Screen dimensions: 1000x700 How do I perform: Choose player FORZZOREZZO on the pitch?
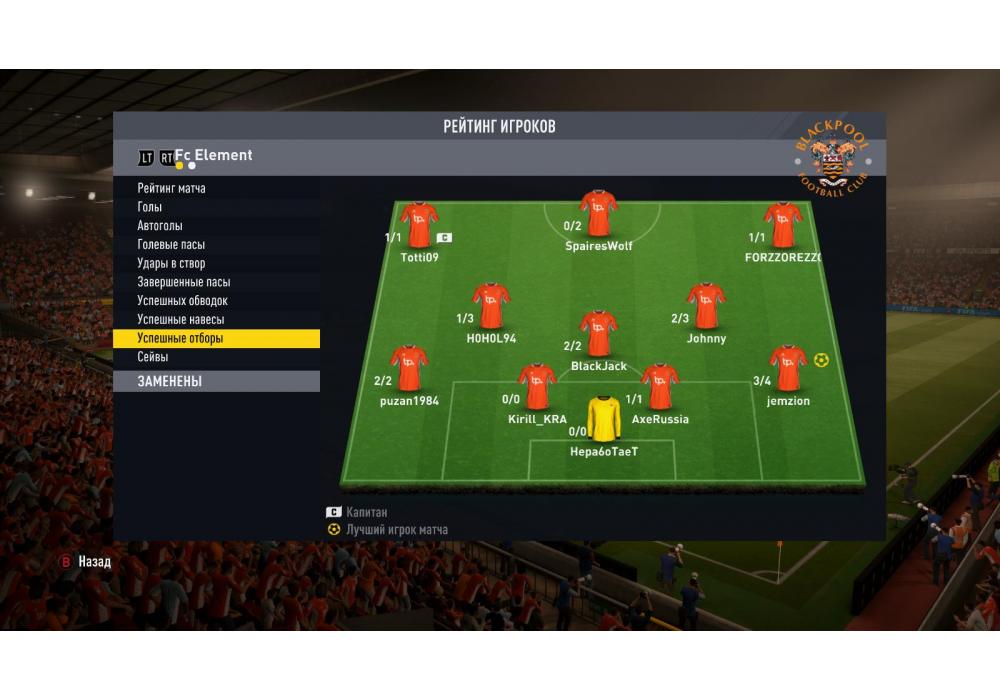pyautogui.click(x=782, y=225)
